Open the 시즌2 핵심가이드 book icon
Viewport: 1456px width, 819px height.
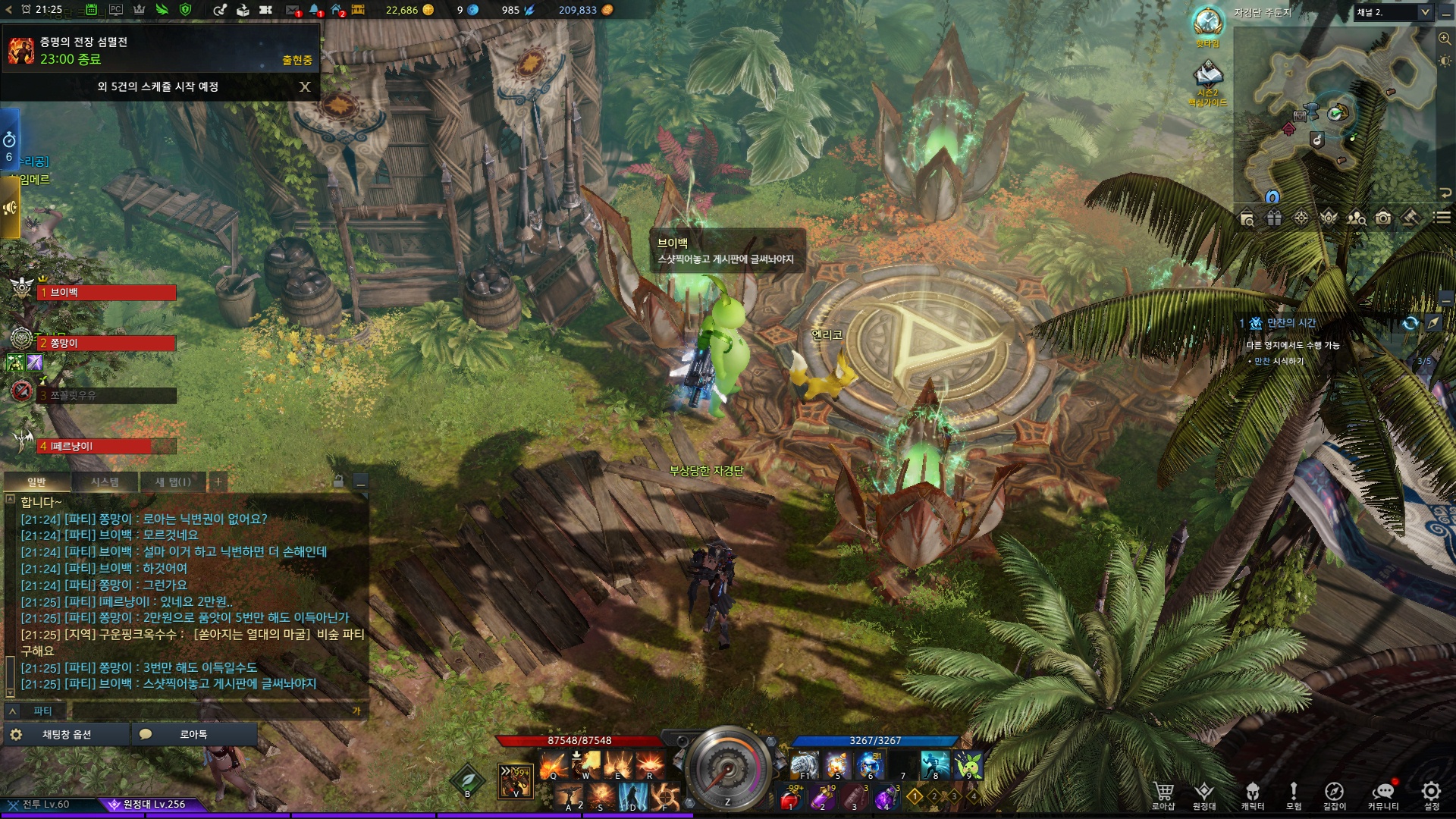coord(1207,75)
